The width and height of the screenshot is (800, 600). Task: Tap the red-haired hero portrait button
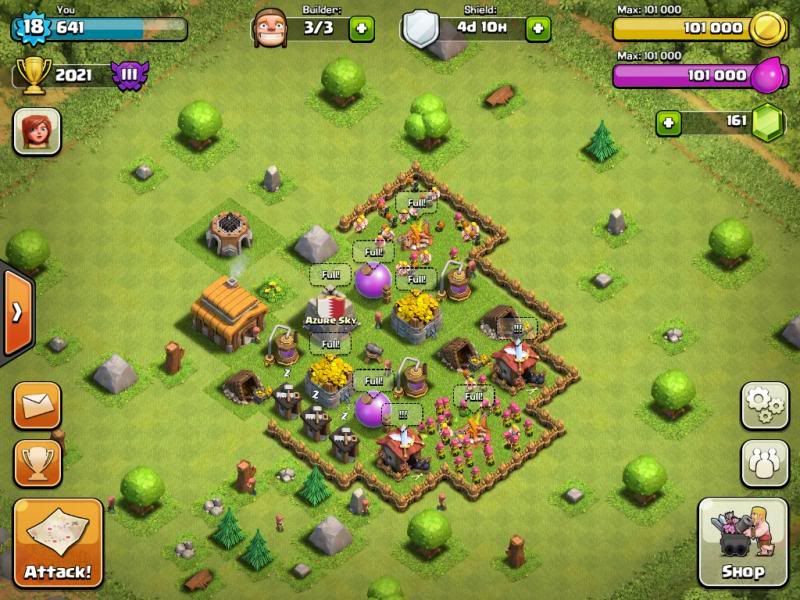(37, 131)
